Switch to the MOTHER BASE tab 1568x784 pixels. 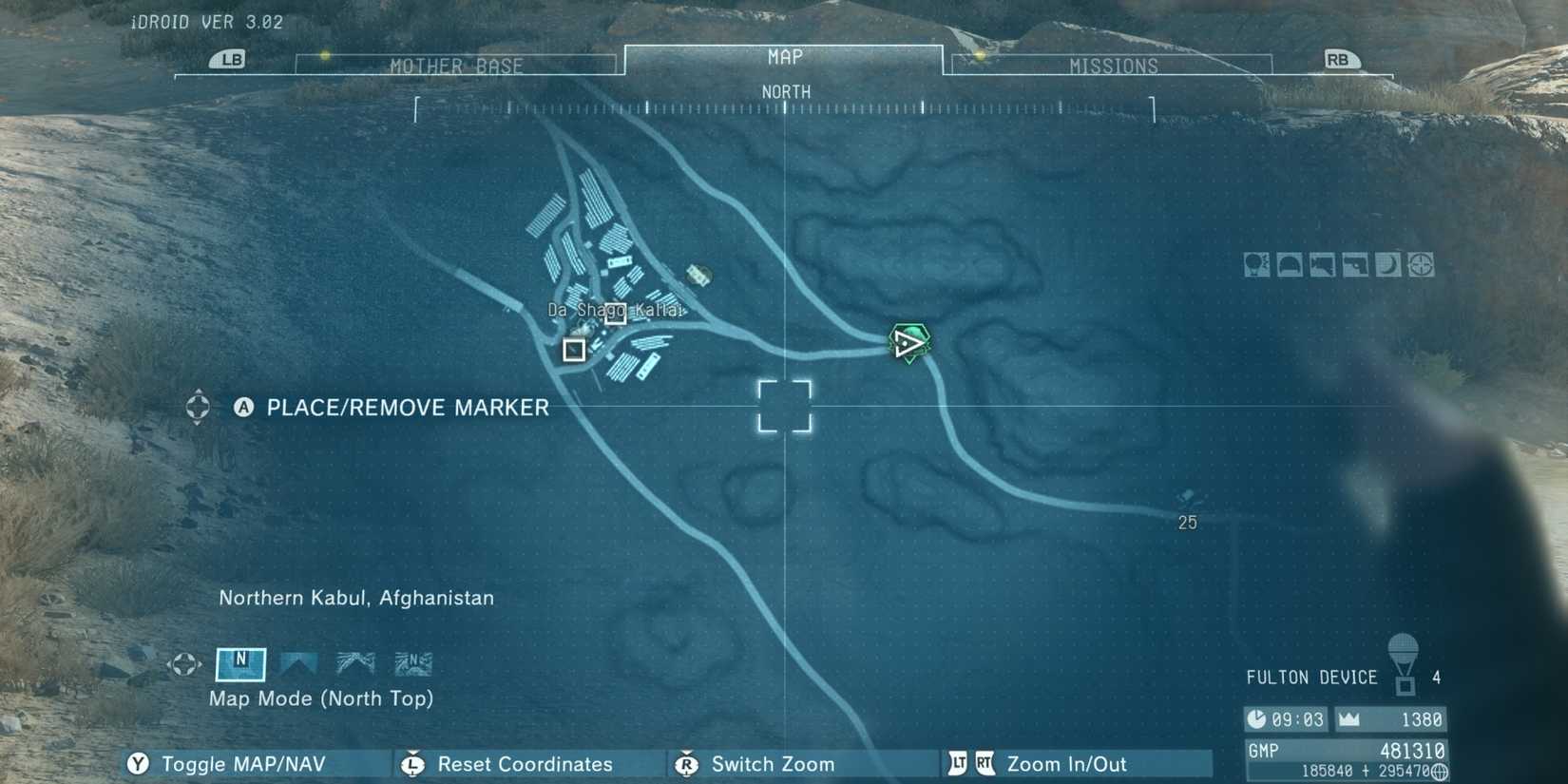click(456, 65)
